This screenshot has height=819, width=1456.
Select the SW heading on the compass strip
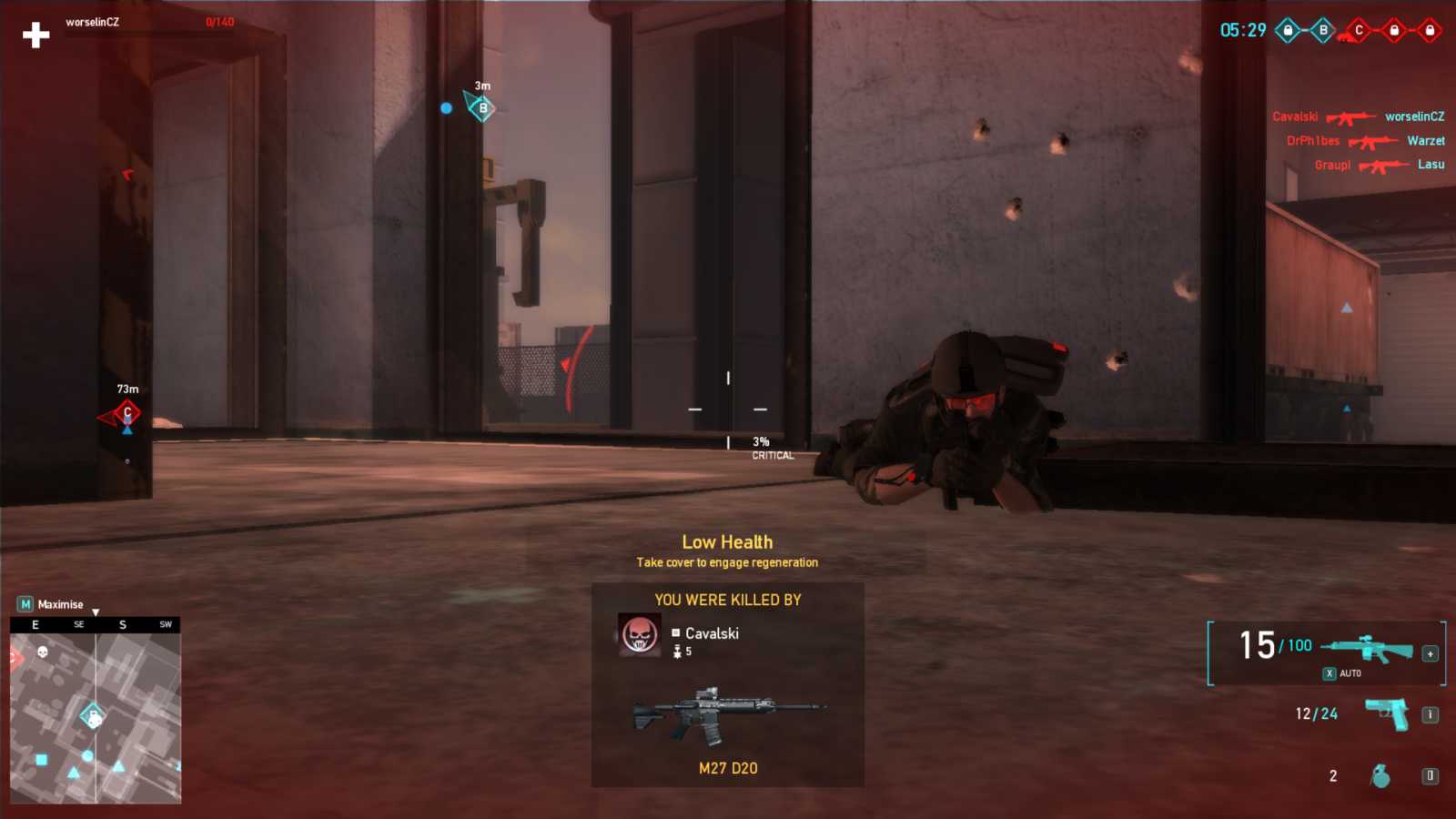click(166, 624)
